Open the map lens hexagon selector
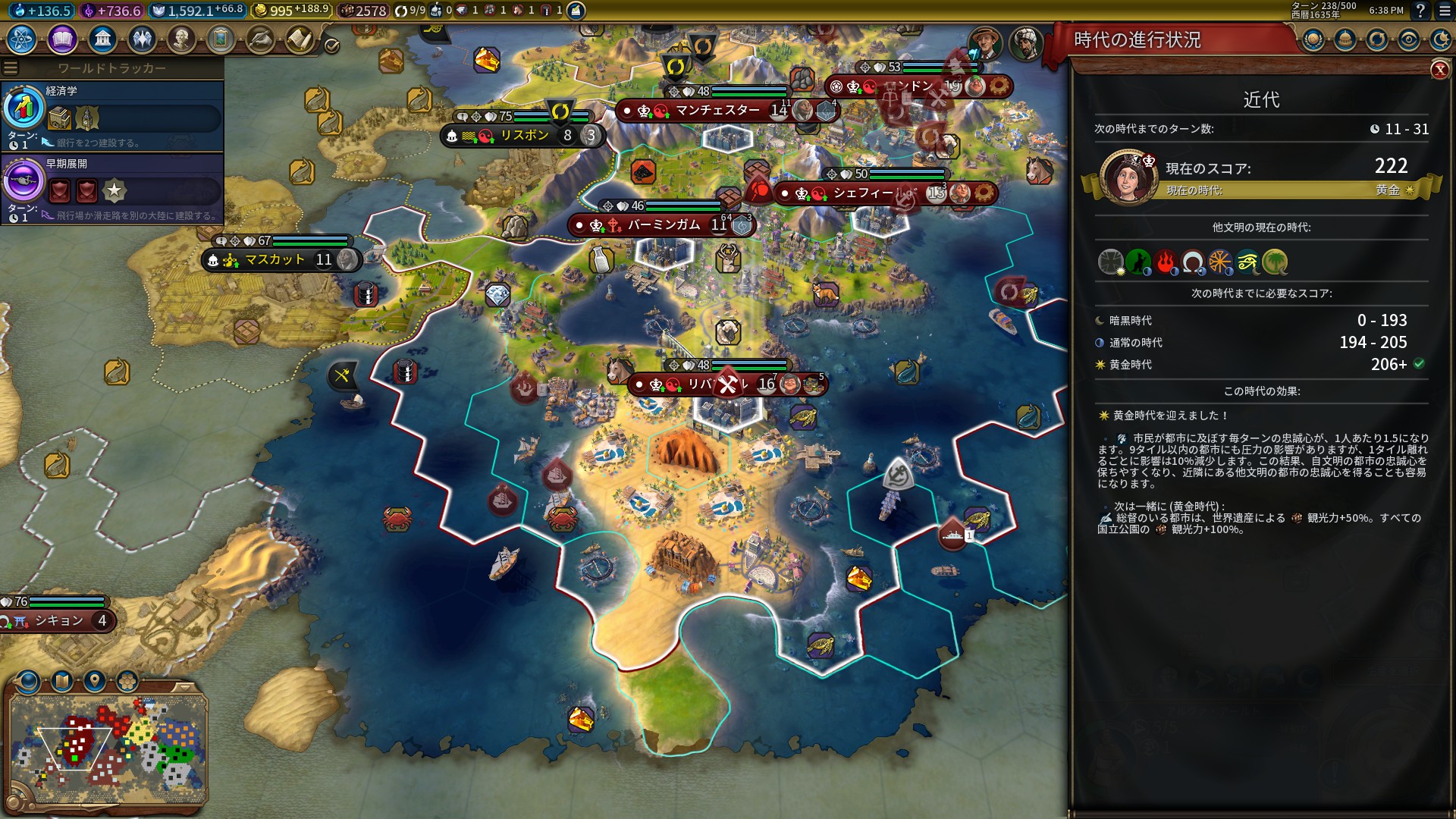Image resolution: width=1456 pixels, height=819 pixels. 127,681
